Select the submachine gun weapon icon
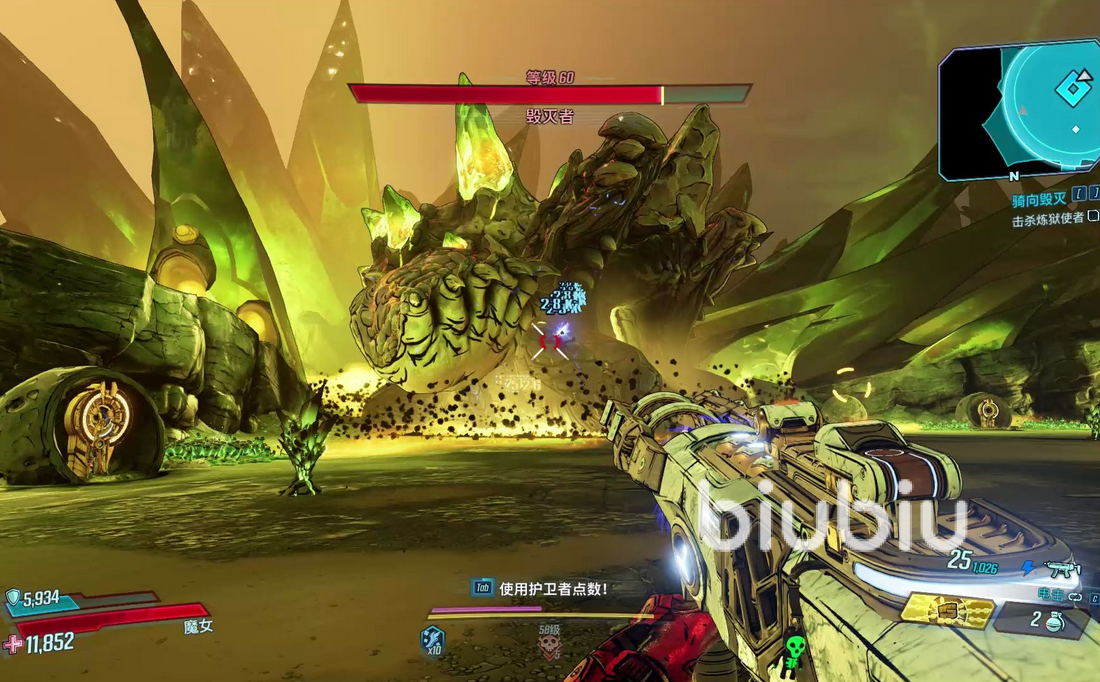 (1062, 570)
